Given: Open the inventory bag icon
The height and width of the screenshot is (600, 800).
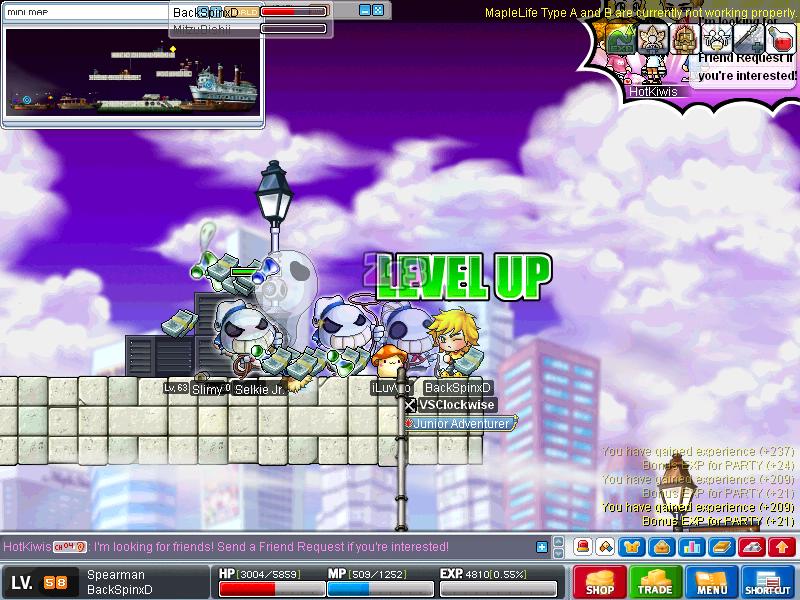Looking at the screenshot, I should (661, 547).
